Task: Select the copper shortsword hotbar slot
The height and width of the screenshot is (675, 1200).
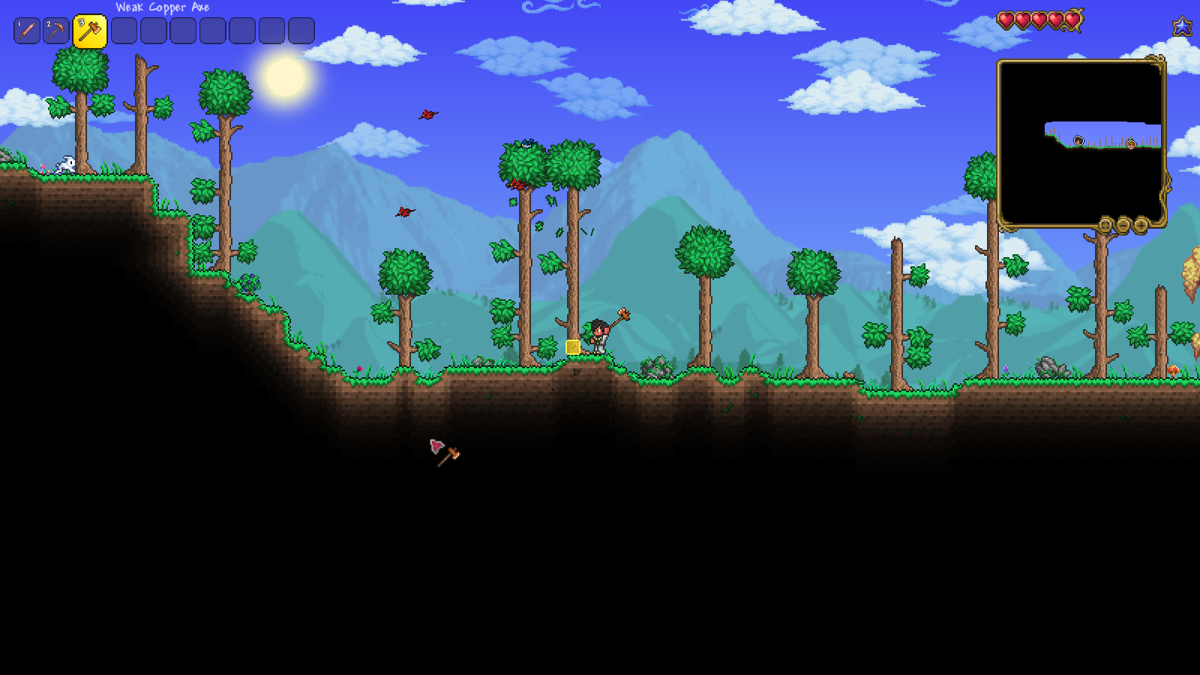Action: pyautogui.click(x=27, y=31)
